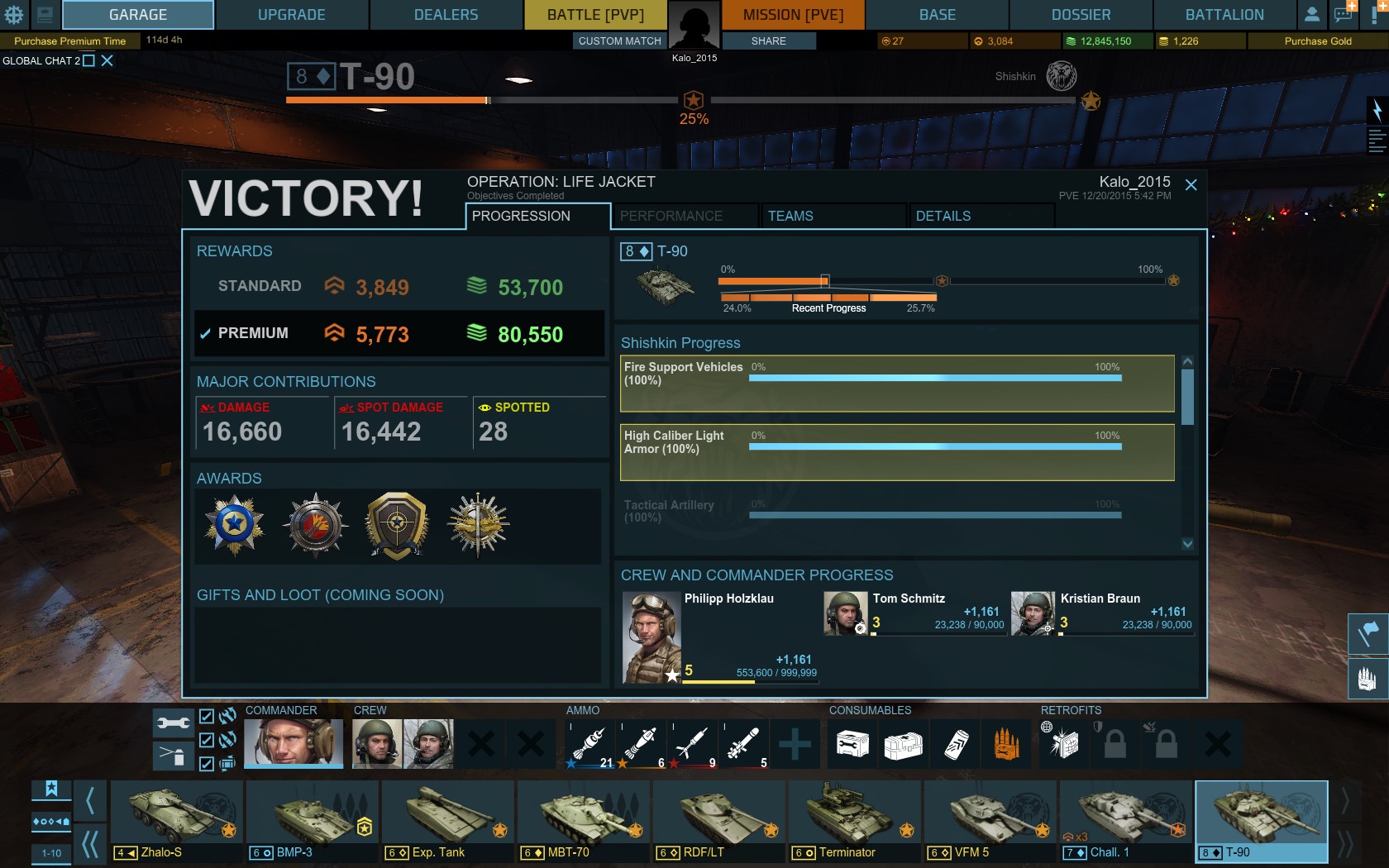Close the Global Chat 2 panel
The width and height of the screenshot is (1389, 868).
coord(107,60)
